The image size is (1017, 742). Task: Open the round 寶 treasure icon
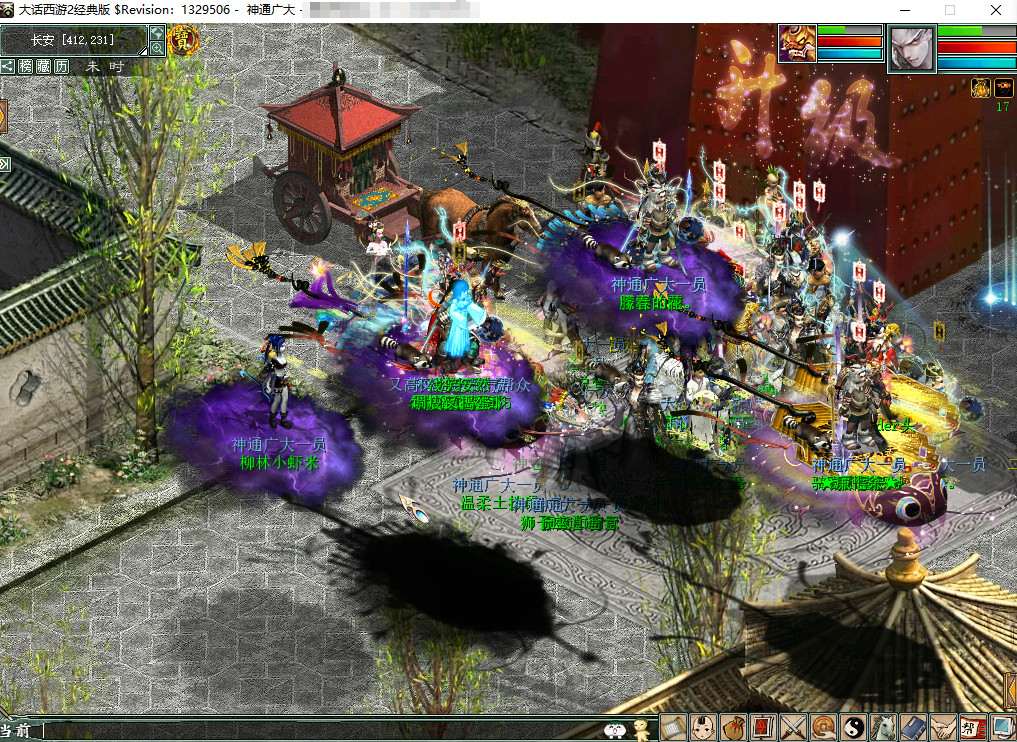pos(183,41)
